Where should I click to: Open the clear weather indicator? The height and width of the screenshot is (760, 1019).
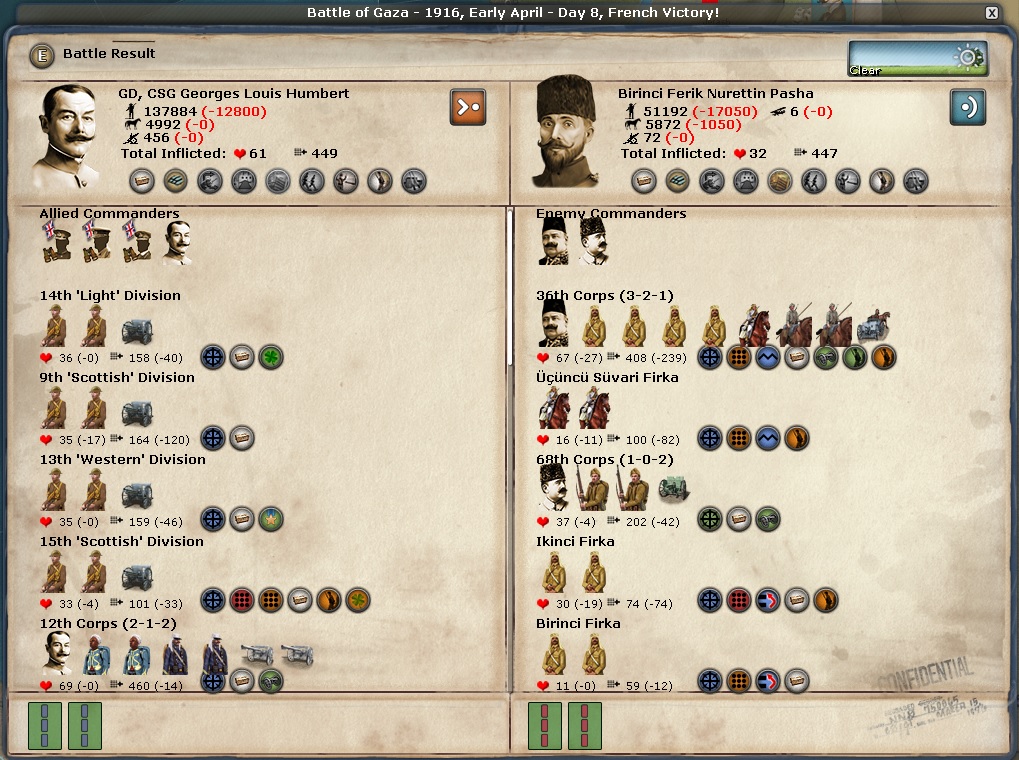(x=917, y=58)
